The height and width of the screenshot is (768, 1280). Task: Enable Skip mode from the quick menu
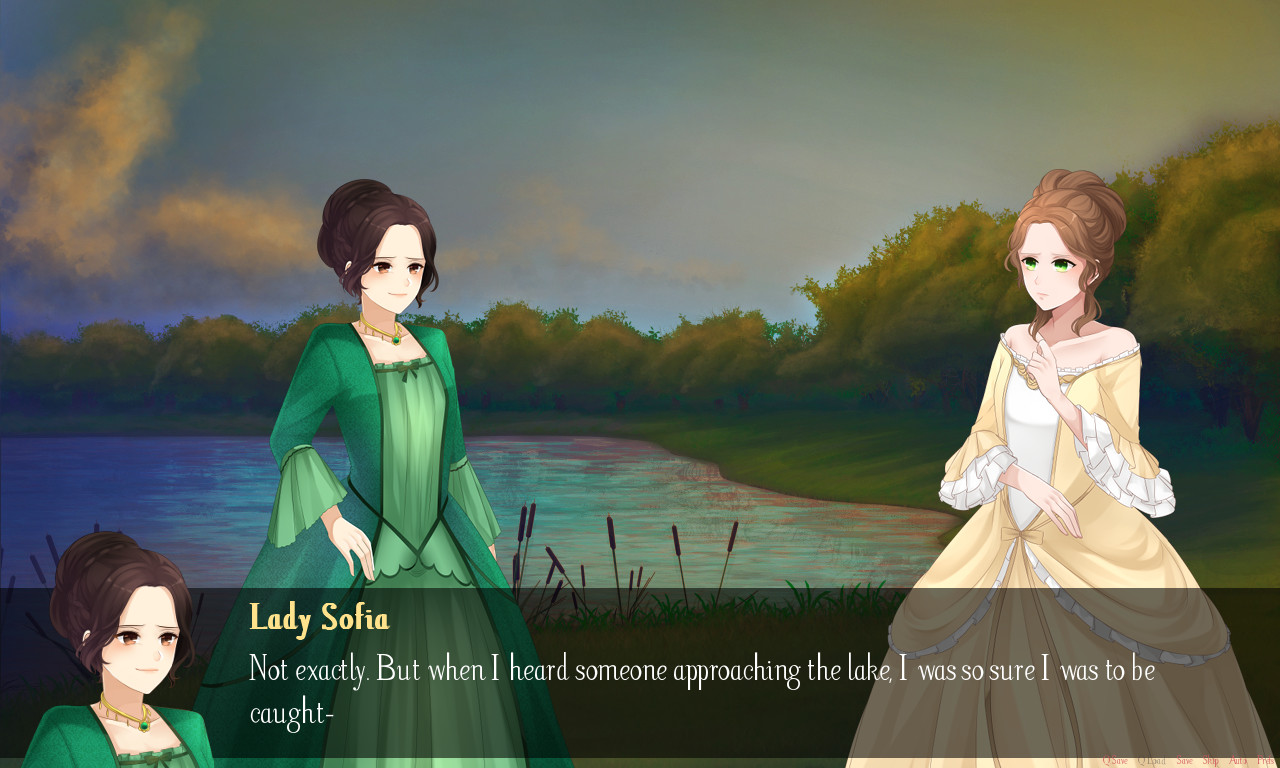tap(1212, 760)
